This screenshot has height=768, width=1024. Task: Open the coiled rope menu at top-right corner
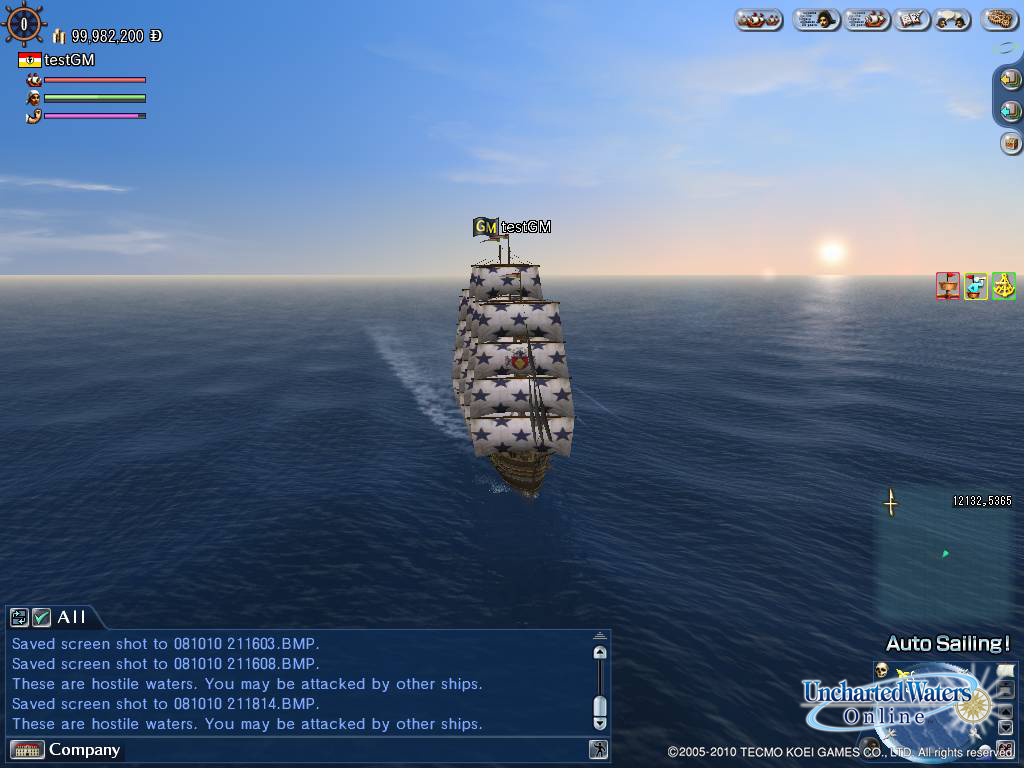[999, 19]
